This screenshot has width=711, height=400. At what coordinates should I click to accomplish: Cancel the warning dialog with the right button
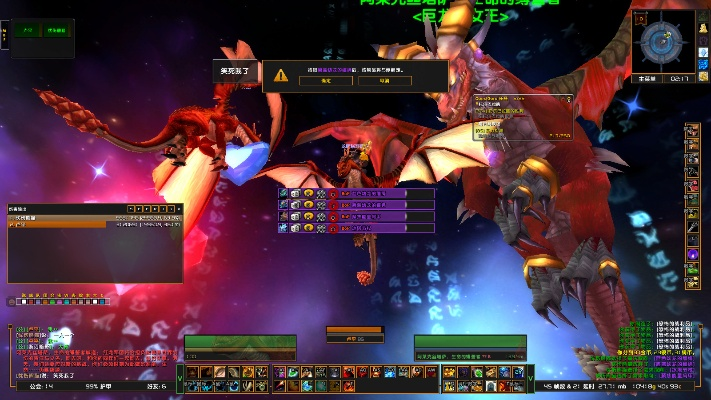[384, 81]
